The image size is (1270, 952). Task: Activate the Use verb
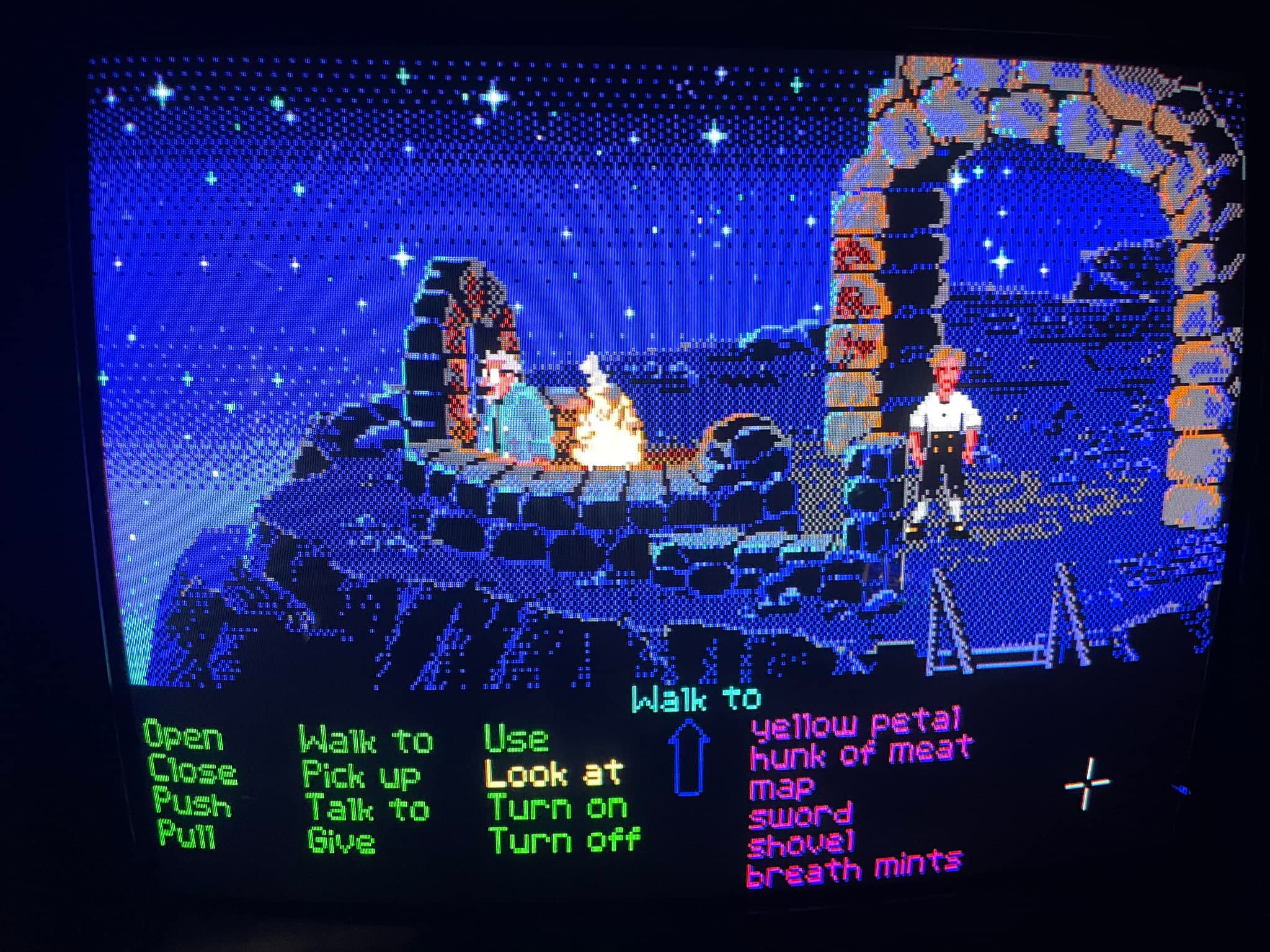517,739
